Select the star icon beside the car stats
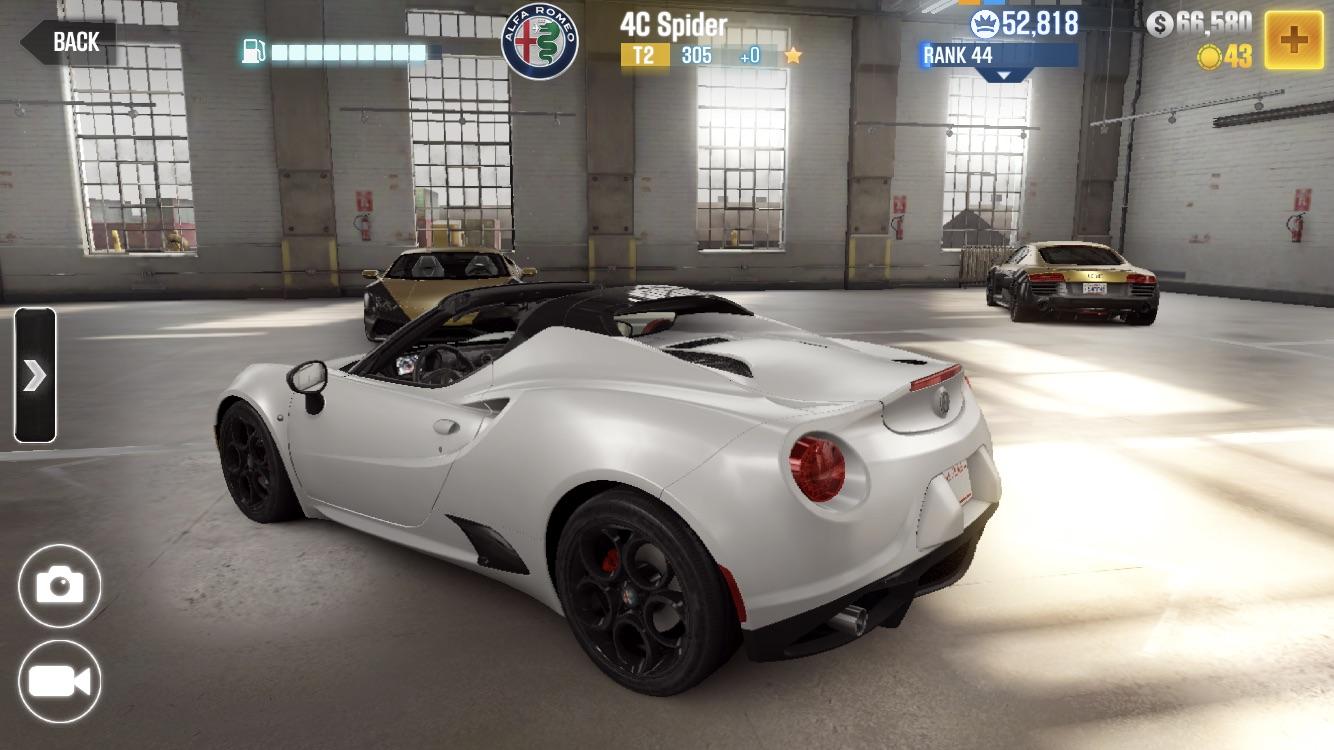The width and height of the screenshot is (1334, 750). 793,56
